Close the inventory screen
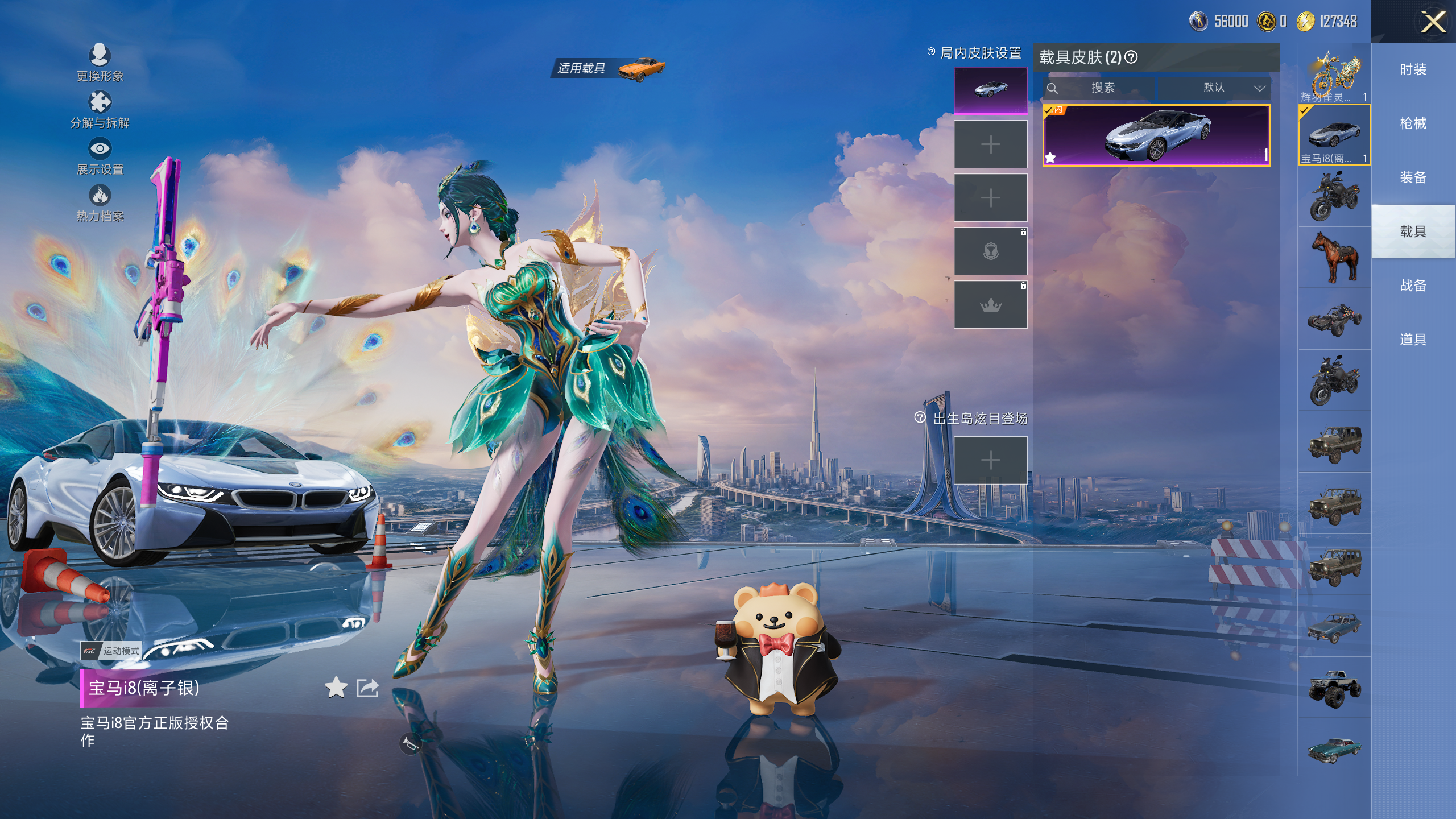The image size is (1456, 819). click(x=1433, y=23)
